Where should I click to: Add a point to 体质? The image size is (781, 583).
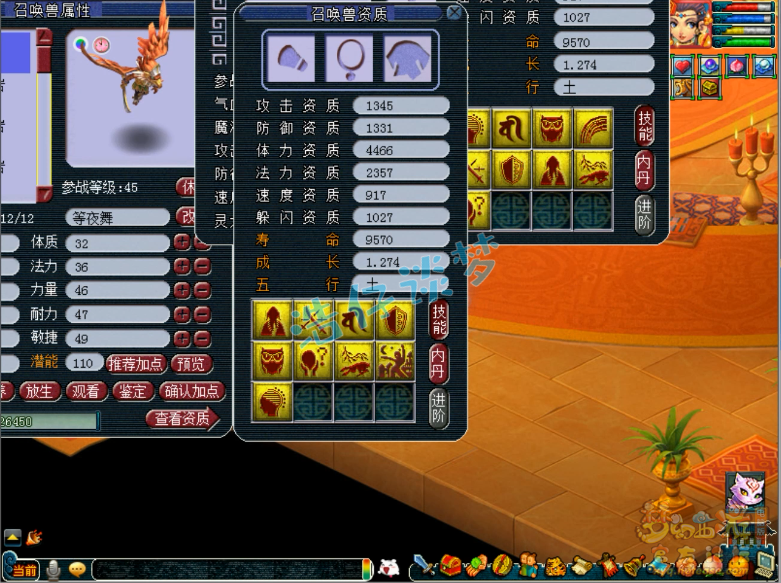pos(182,242)
